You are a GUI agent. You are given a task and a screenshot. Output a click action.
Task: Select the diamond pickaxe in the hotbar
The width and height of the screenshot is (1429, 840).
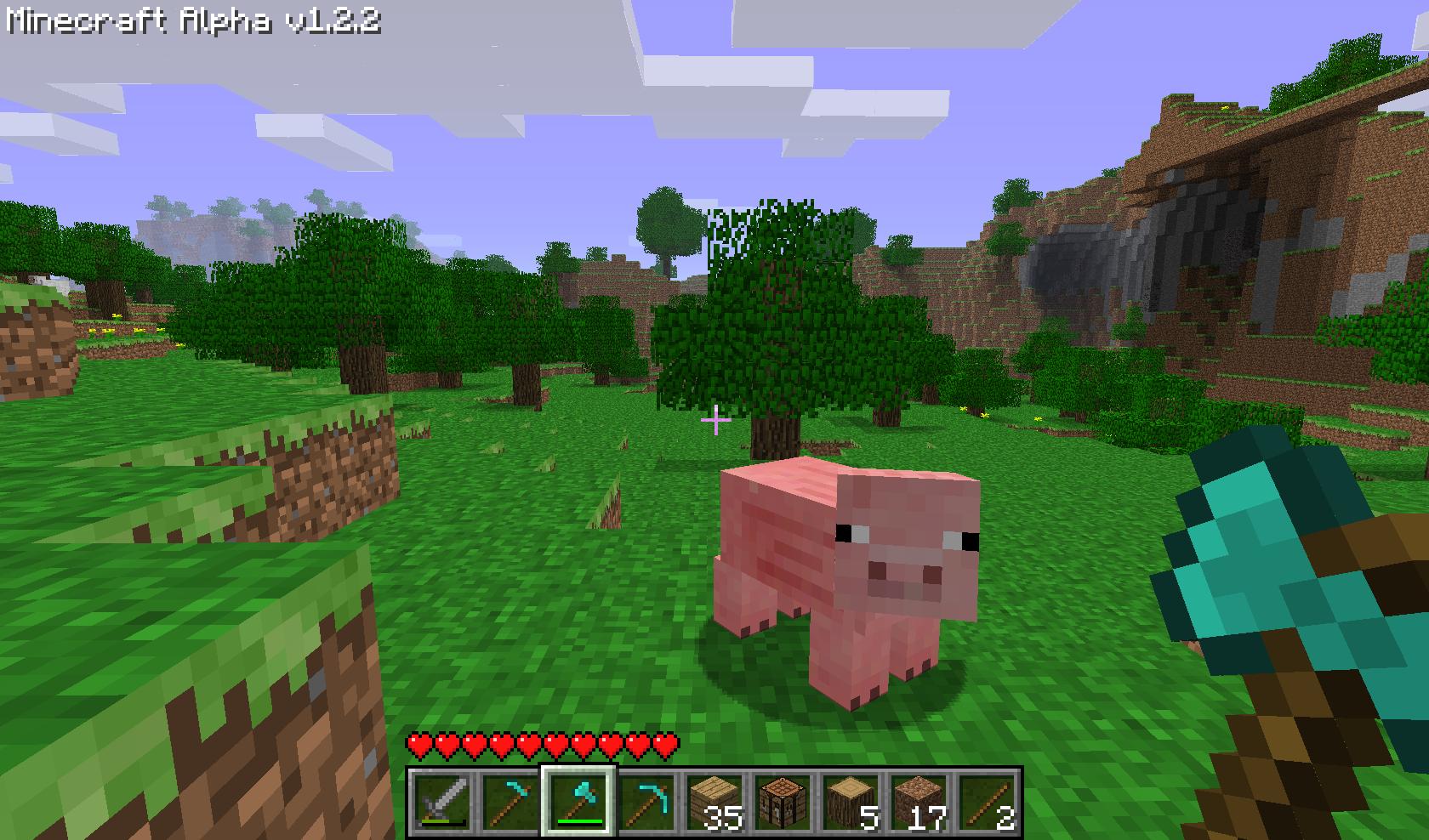[x=646, y=799]
